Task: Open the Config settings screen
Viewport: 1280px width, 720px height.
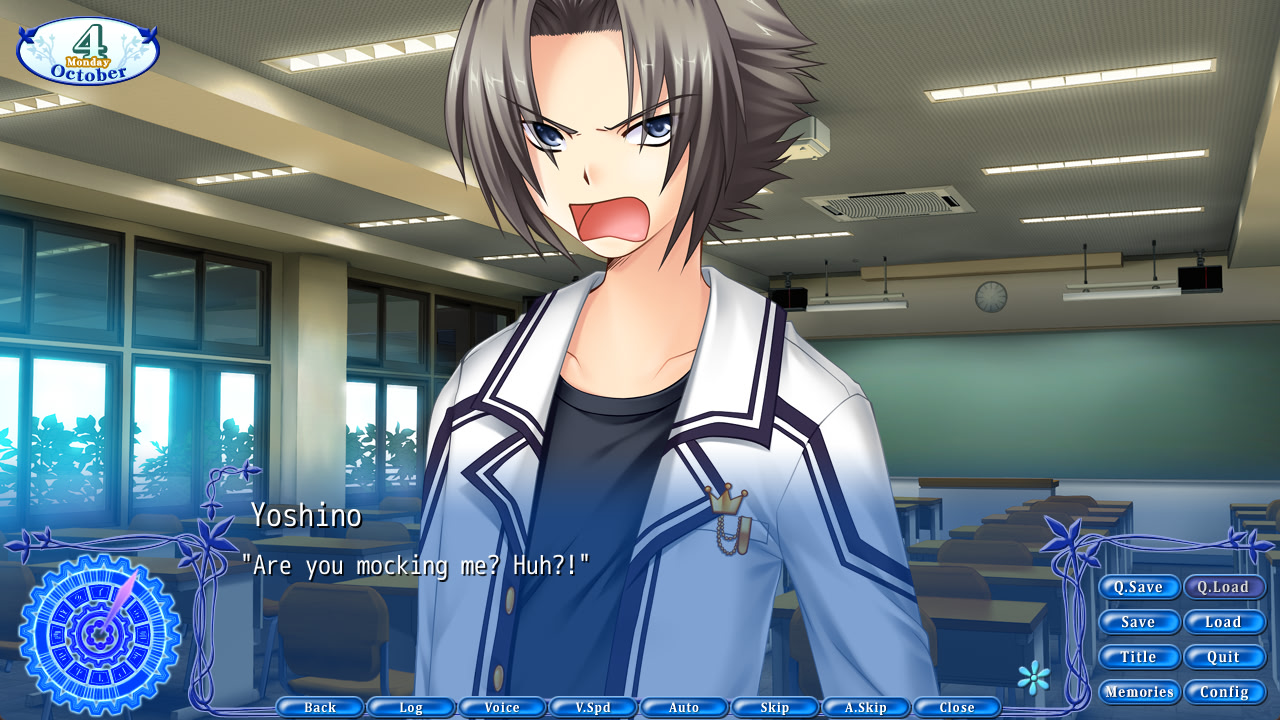Action: [1225, 691]
